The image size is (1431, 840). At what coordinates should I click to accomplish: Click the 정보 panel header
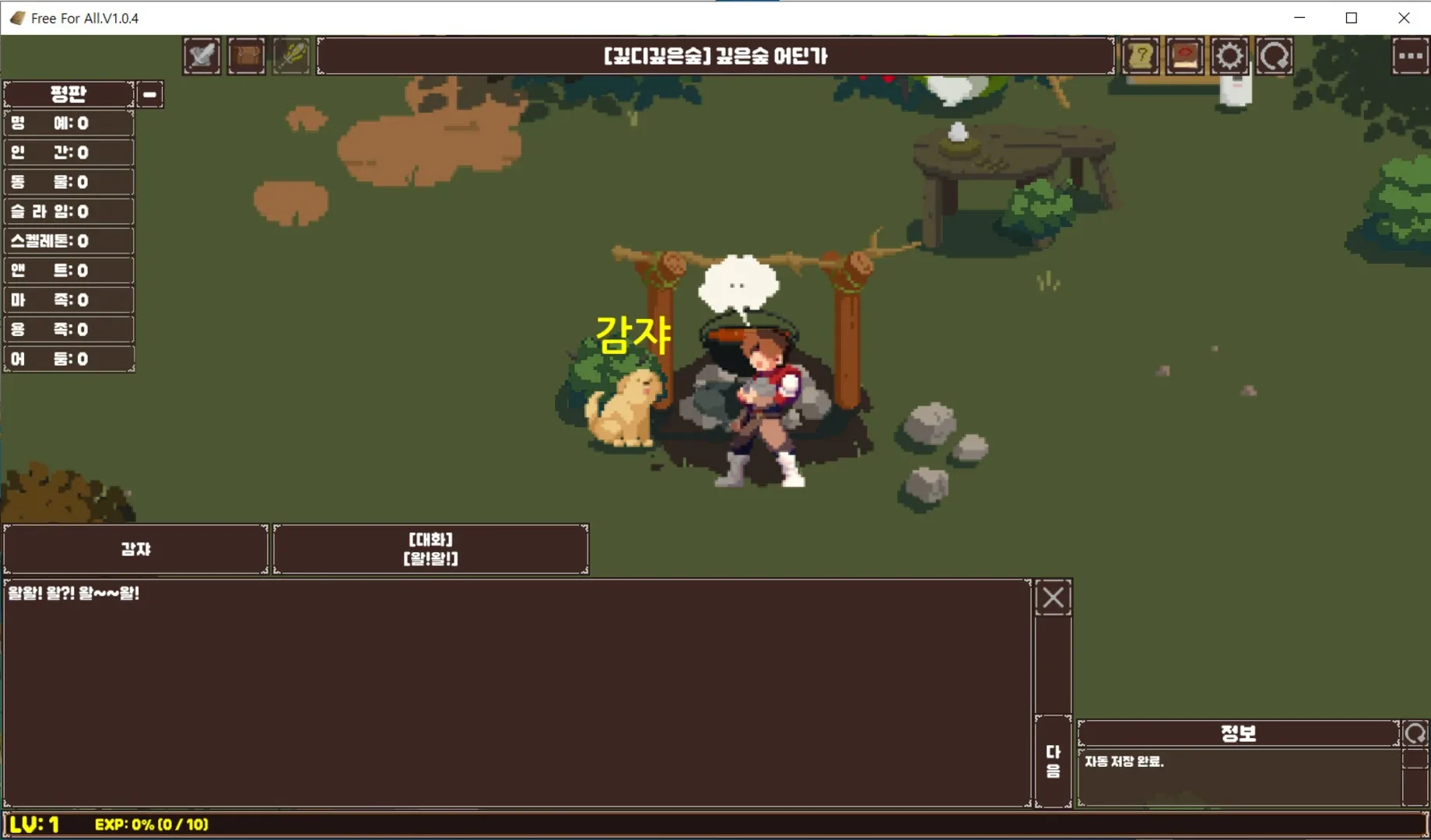[1239, 732]
